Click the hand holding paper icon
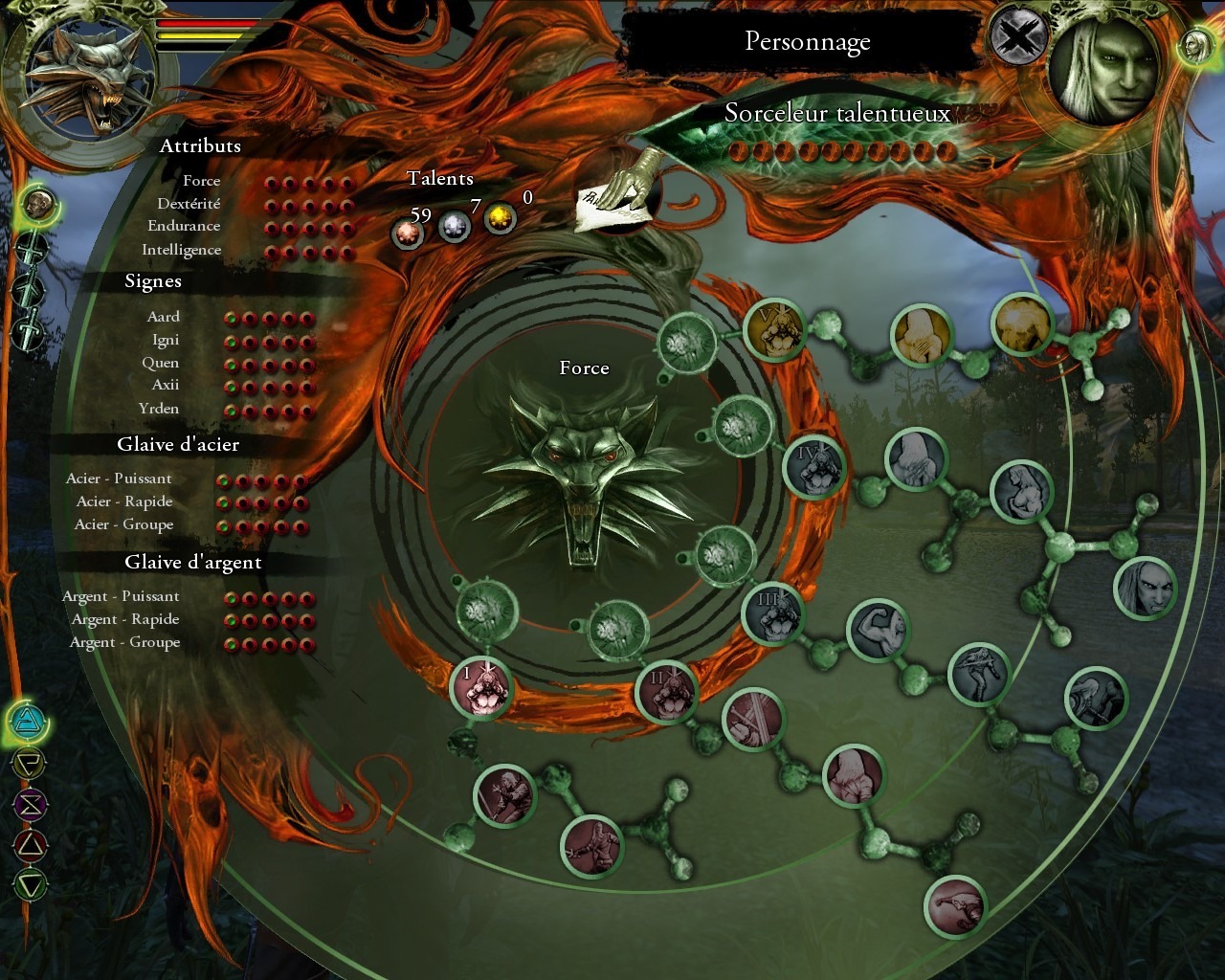Screen dimensions: 1225x980 click(x=619, y=193)
